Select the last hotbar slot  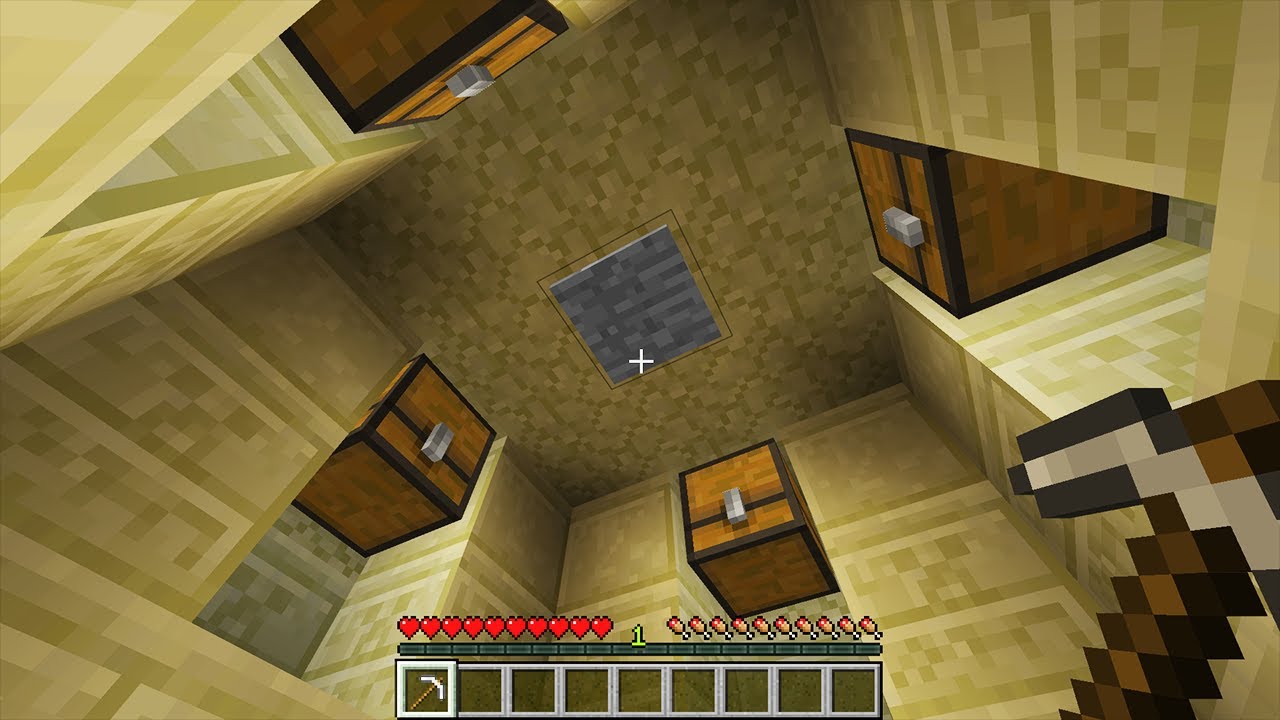[855, 688]
